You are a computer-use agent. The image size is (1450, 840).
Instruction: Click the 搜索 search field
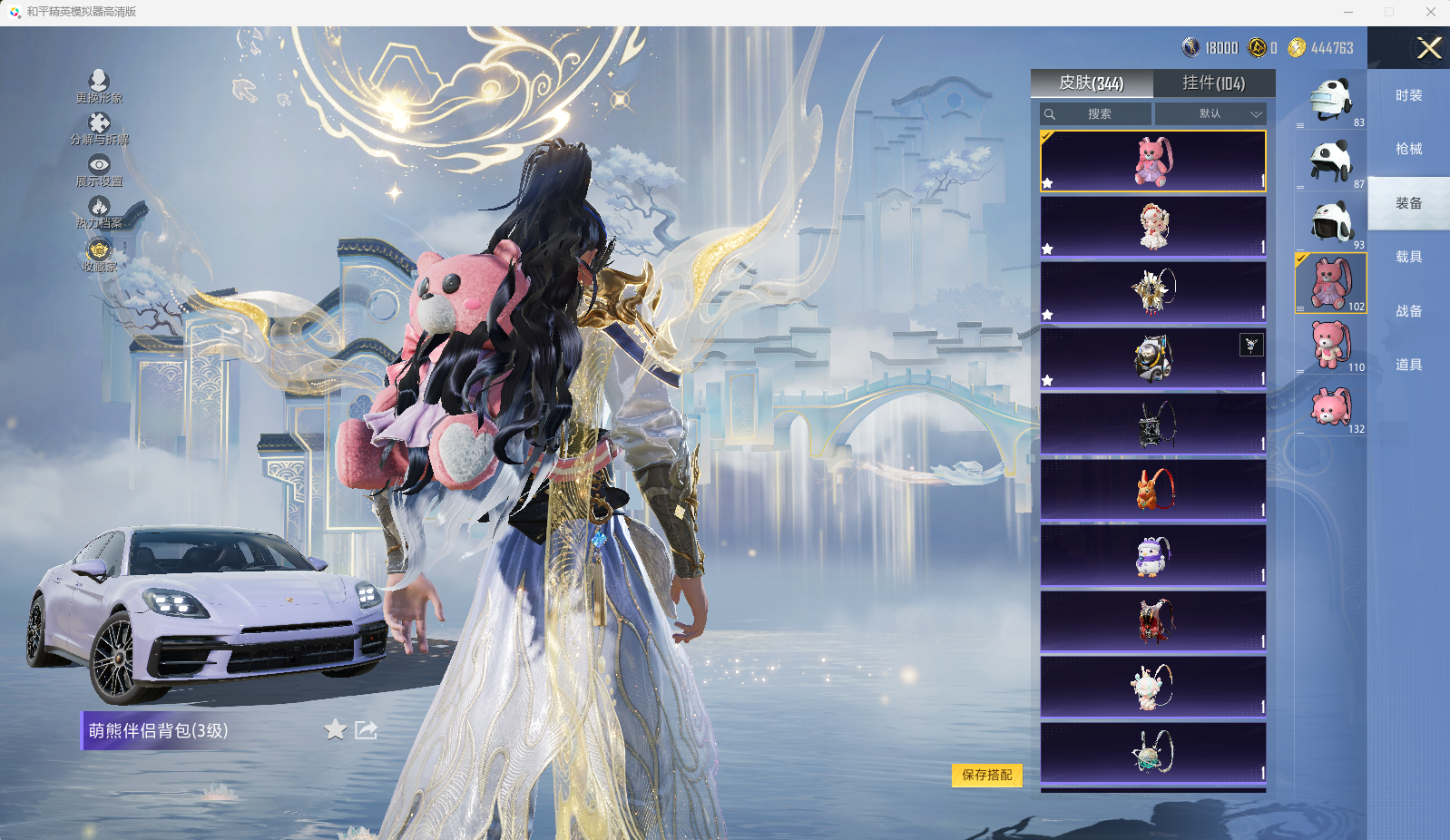(x=1096, y=114)
